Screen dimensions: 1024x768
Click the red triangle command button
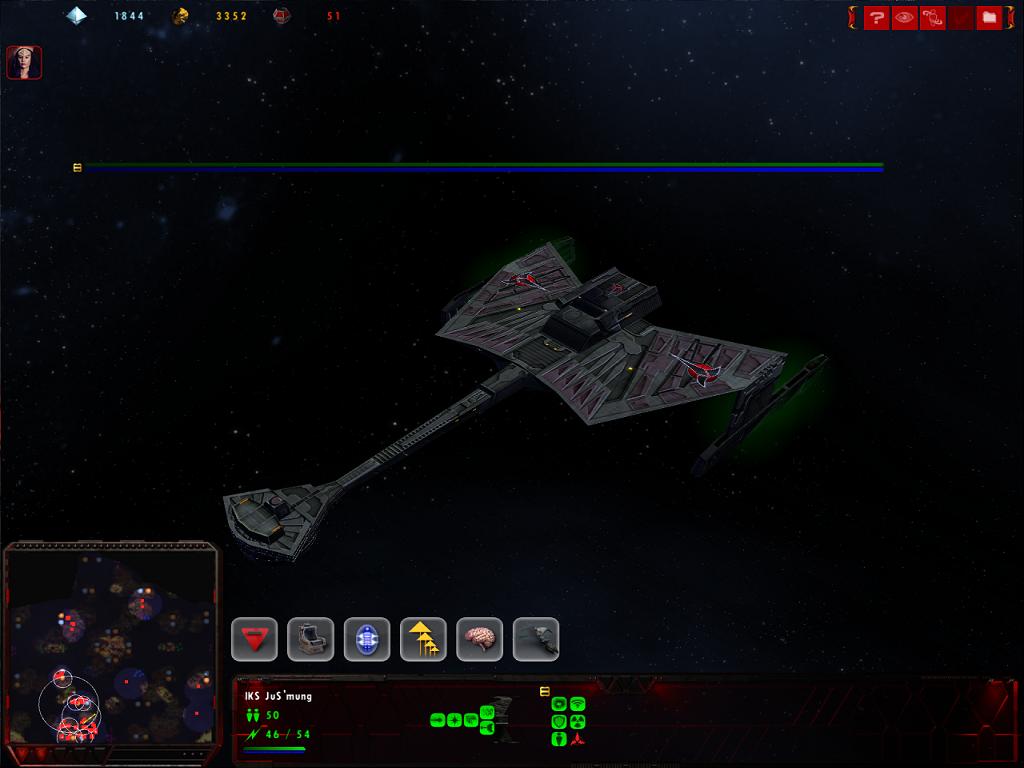[x=254, y=639]
